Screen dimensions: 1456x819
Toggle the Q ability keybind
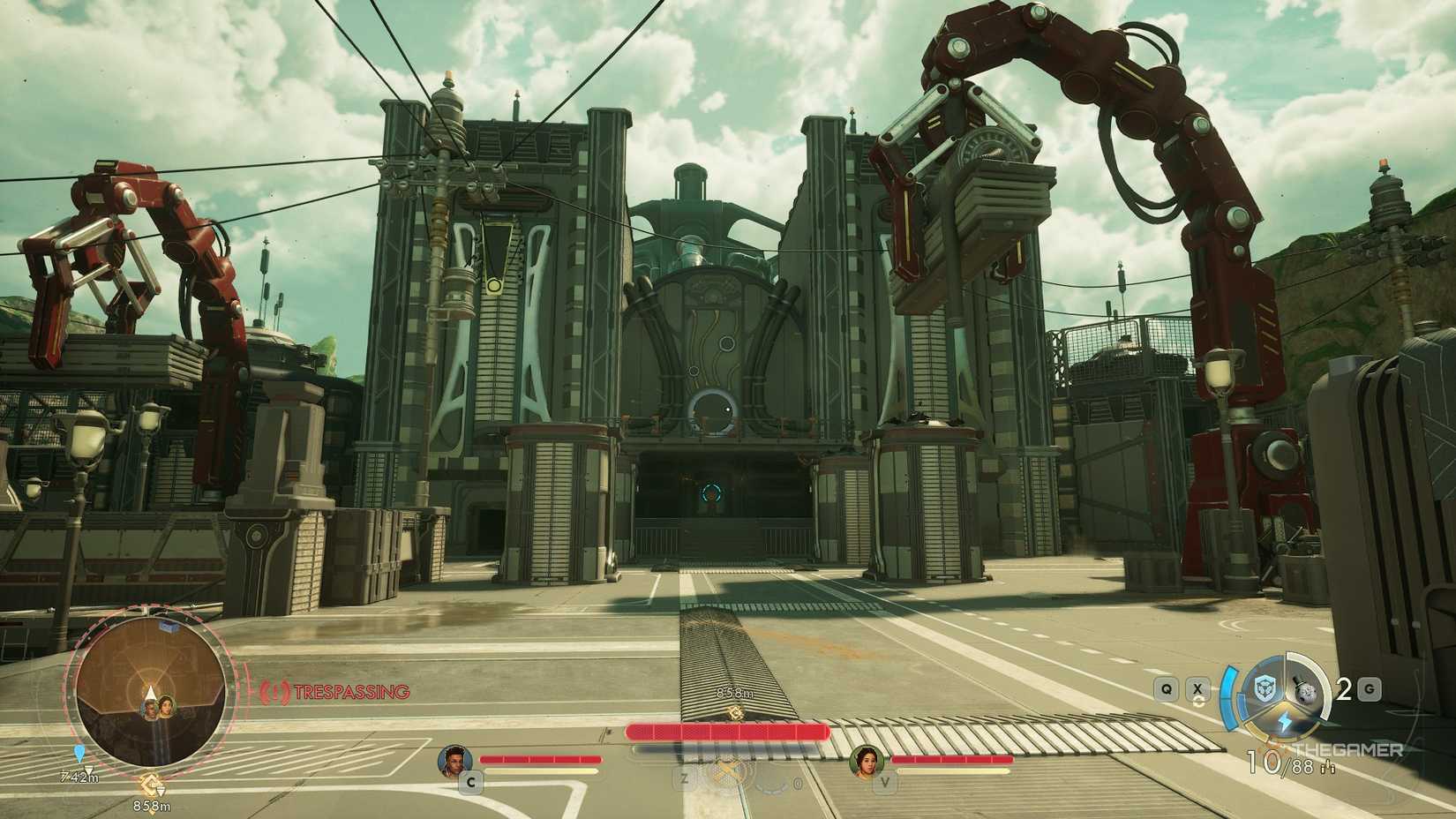(x=1166, y=688)
